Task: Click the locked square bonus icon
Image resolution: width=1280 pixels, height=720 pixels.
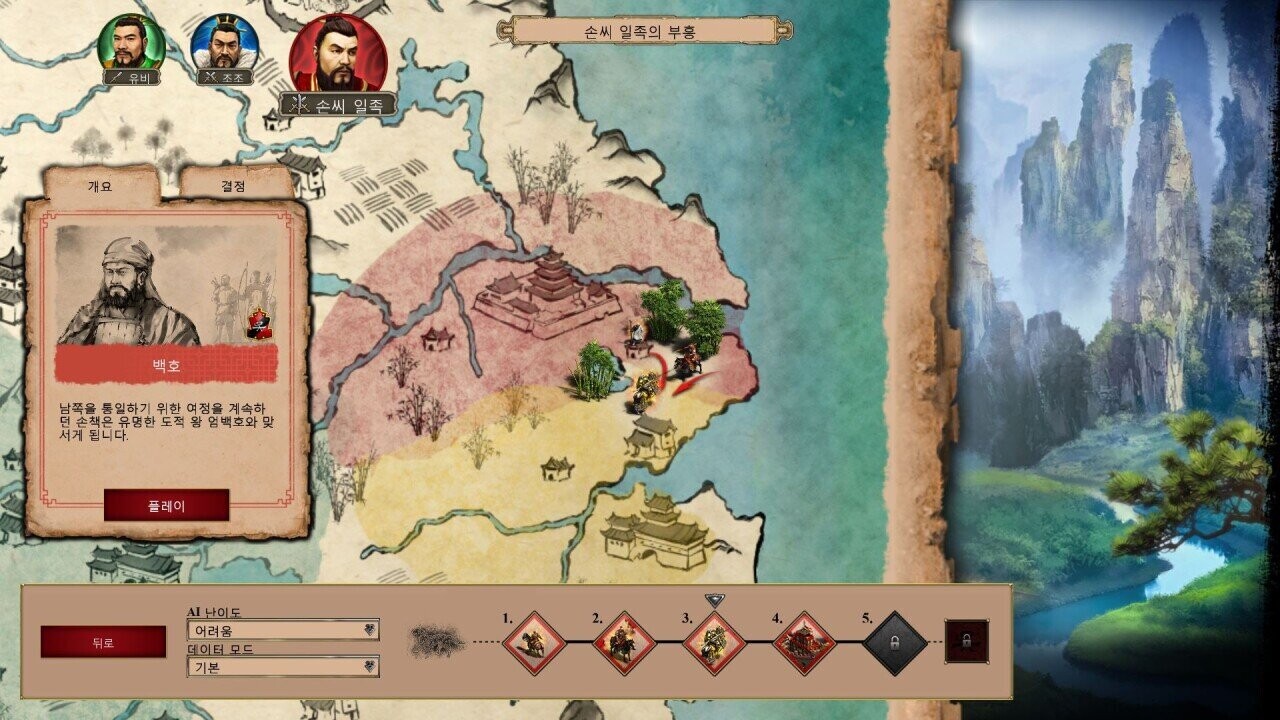Action: pos(967,641)
